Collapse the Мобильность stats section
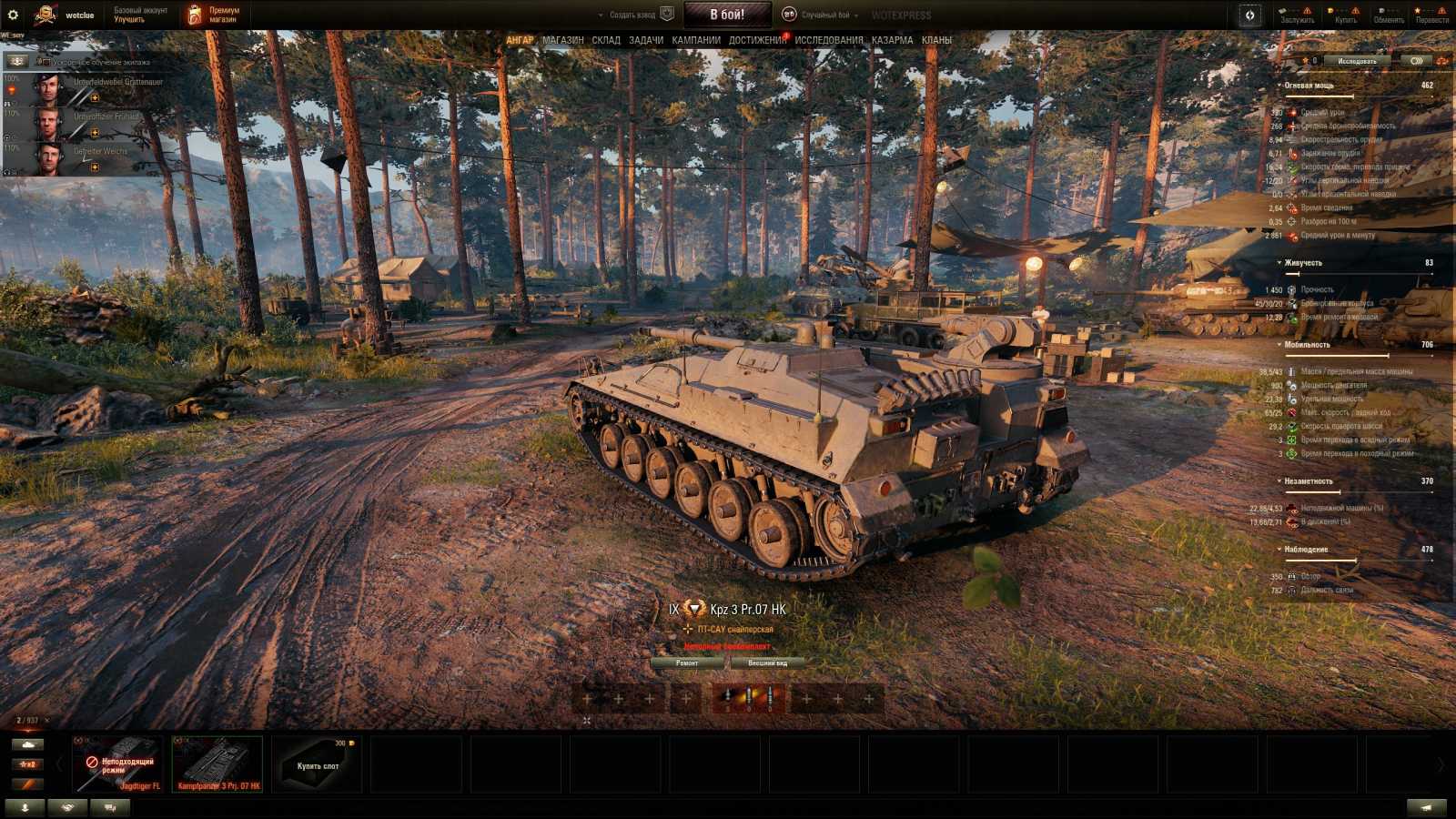The height and width of the screenshot is (819, 1456). click(x=1279, y=346)
